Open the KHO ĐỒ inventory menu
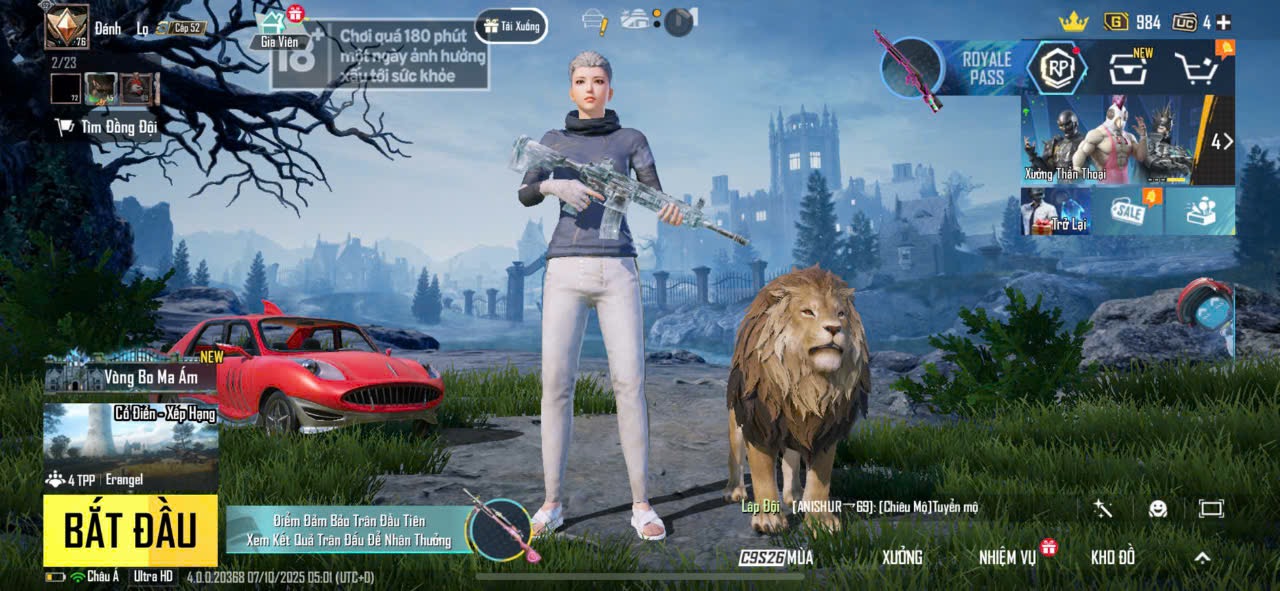Screen dimensions: 1280x591 click(1113, 557)
